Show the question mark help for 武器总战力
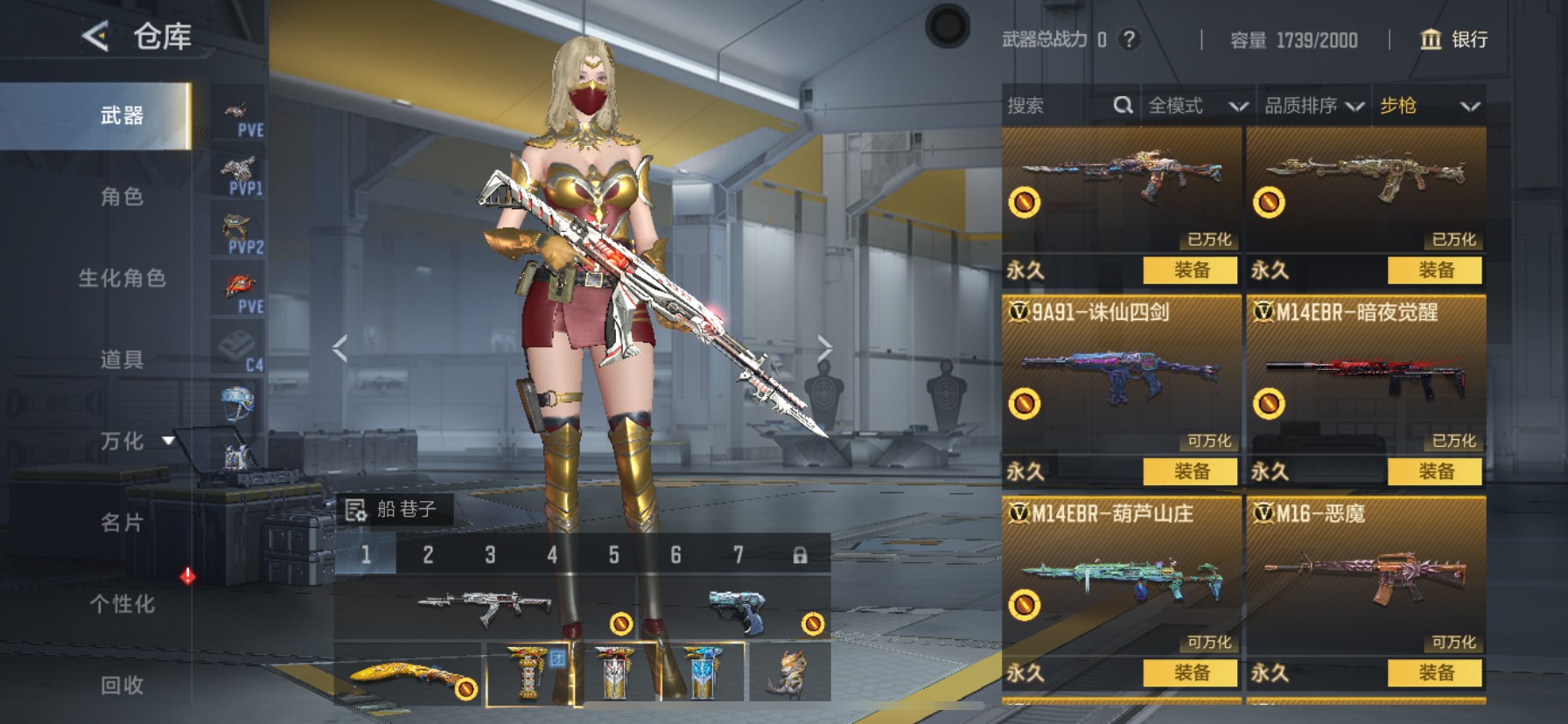Viewport: 1568px width, 724px height. tap(1129, 39)
